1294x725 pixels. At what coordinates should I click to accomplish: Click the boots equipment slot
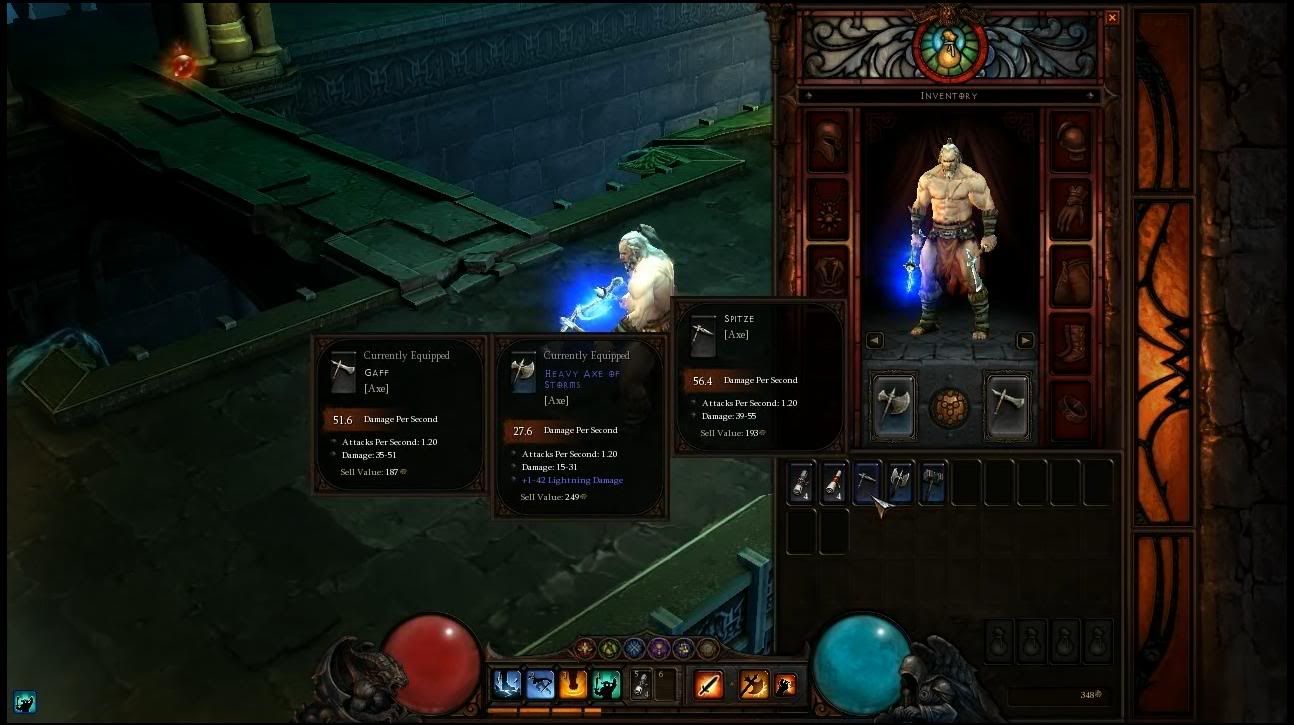click(x=1072, y=346)
